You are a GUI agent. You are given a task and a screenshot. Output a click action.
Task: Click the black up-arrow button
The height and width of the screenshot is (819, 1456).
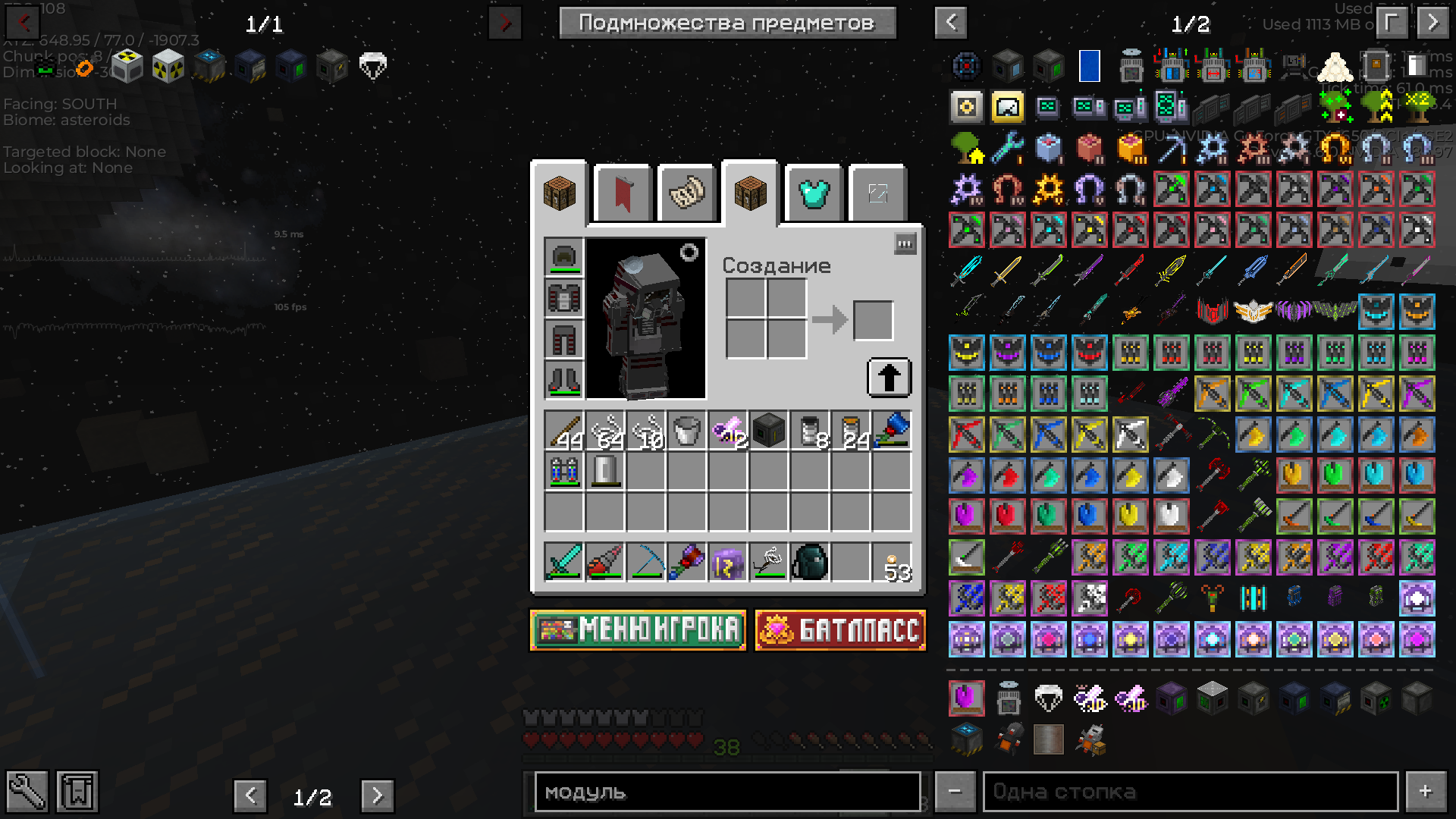889,378
